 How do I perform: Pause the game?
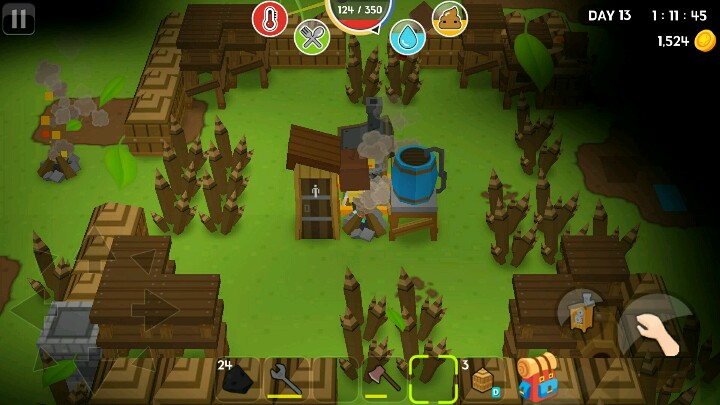click(18, 17)
